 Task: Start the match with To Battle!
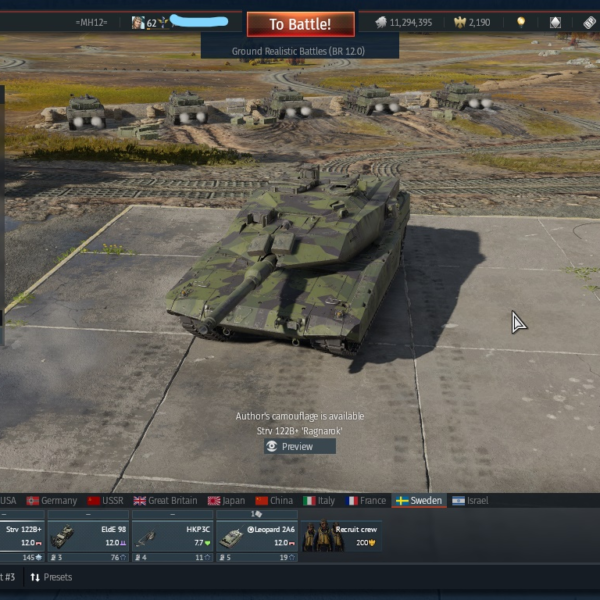click(301, 24)
